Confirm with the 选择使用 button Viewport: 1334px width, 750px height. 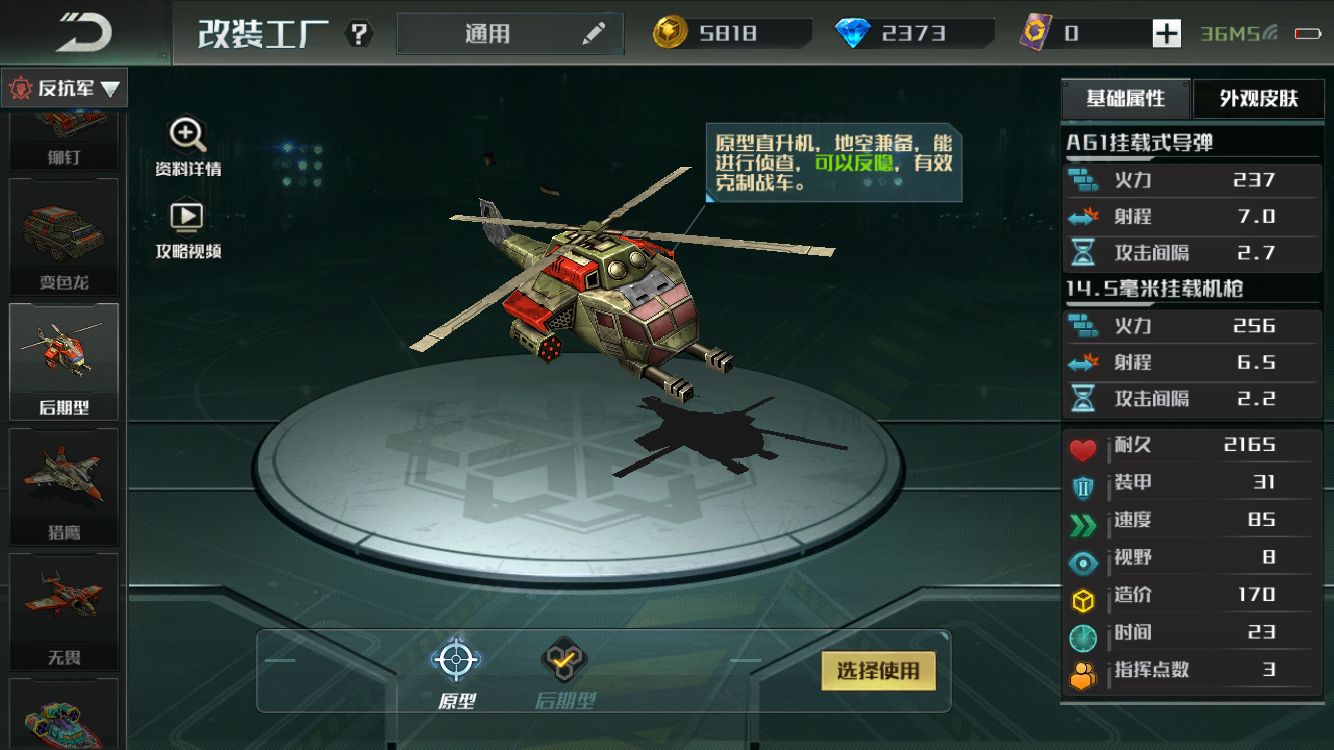[877, 671]
